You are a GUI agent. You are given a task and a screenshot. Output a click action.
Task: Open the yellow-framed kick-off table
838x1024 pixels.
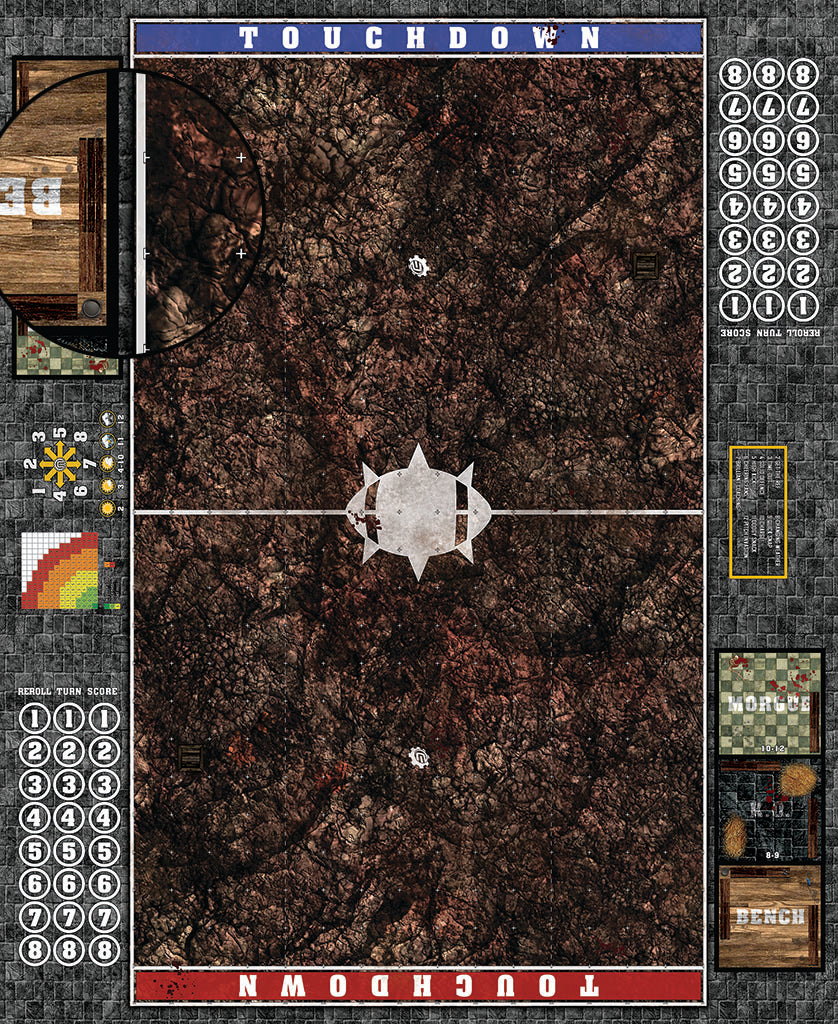point(758,512)
